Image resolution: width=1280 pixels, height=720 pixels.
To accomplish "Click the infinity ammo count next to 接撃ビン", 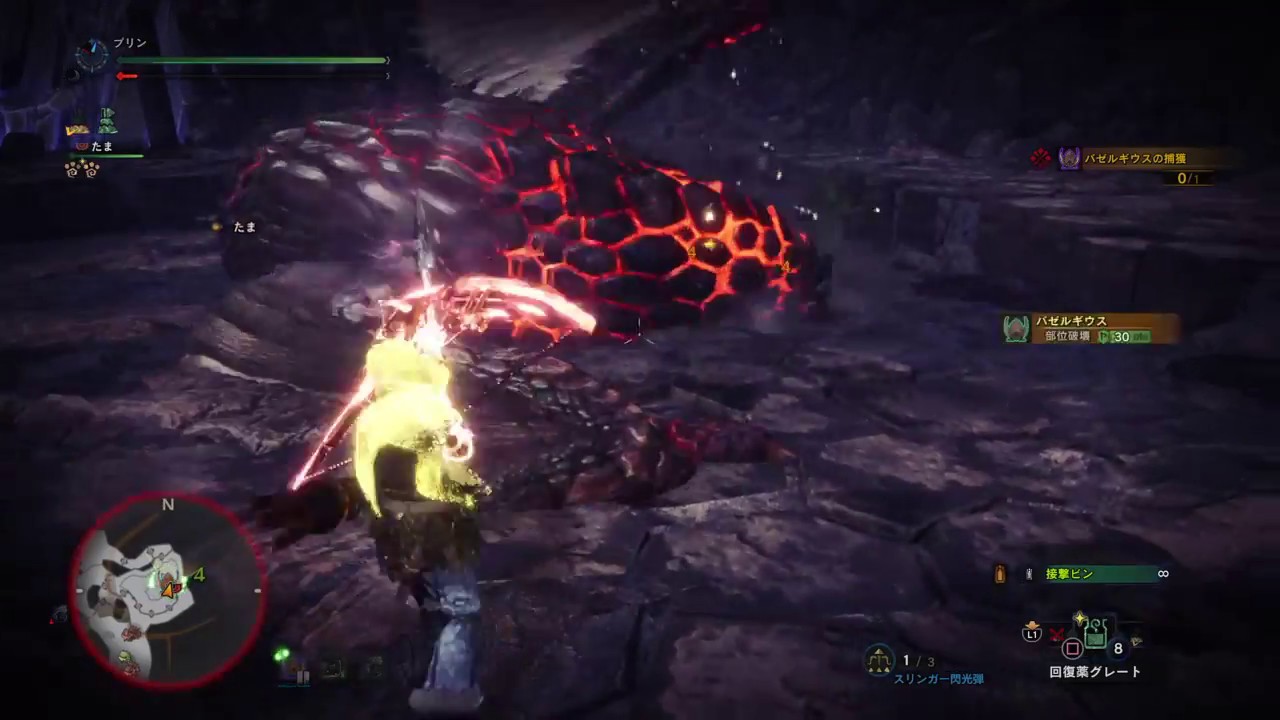I will coord(1164,573).
